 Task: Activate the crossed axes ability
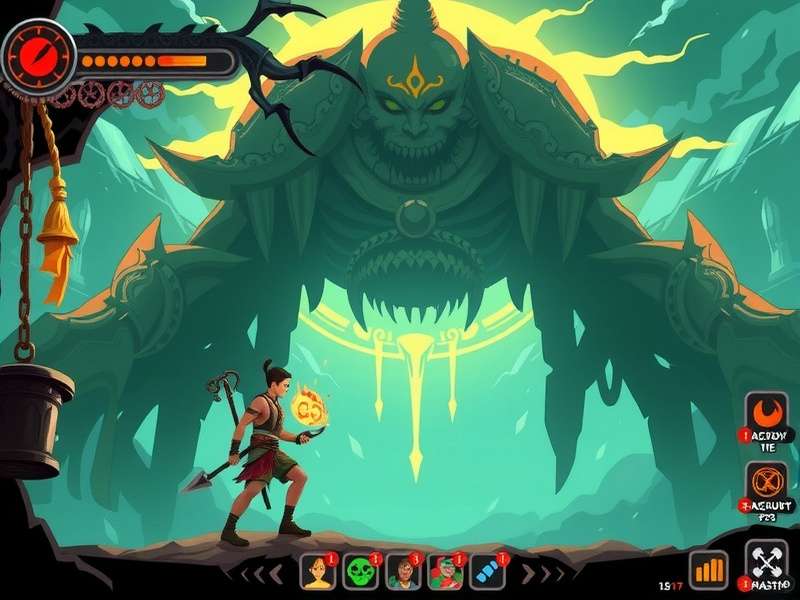[766, 560]
